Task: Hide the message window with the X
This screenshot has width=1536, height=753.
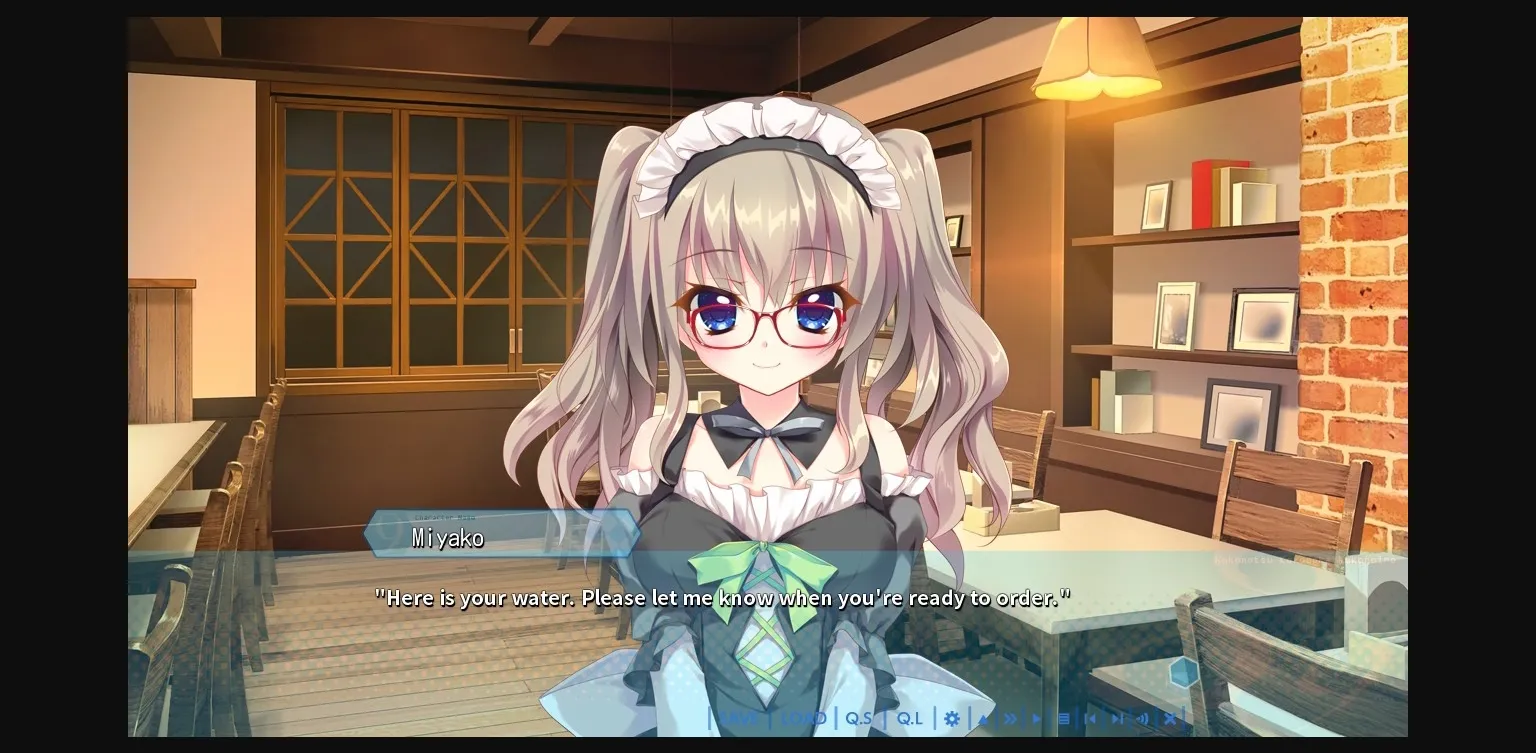Action: [x=1169, y=718]
